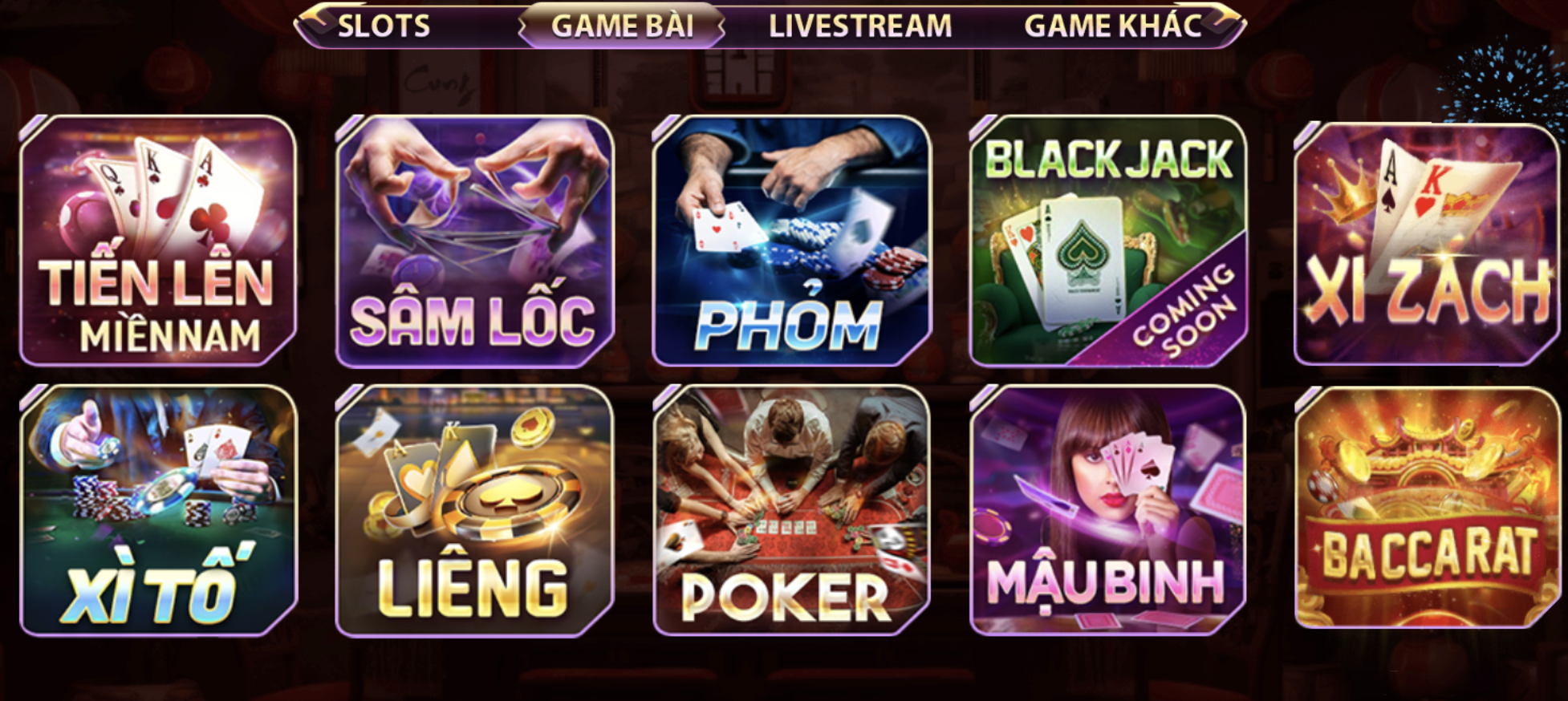Select the Sâm Lốc game tile

[x=473, y=241]
